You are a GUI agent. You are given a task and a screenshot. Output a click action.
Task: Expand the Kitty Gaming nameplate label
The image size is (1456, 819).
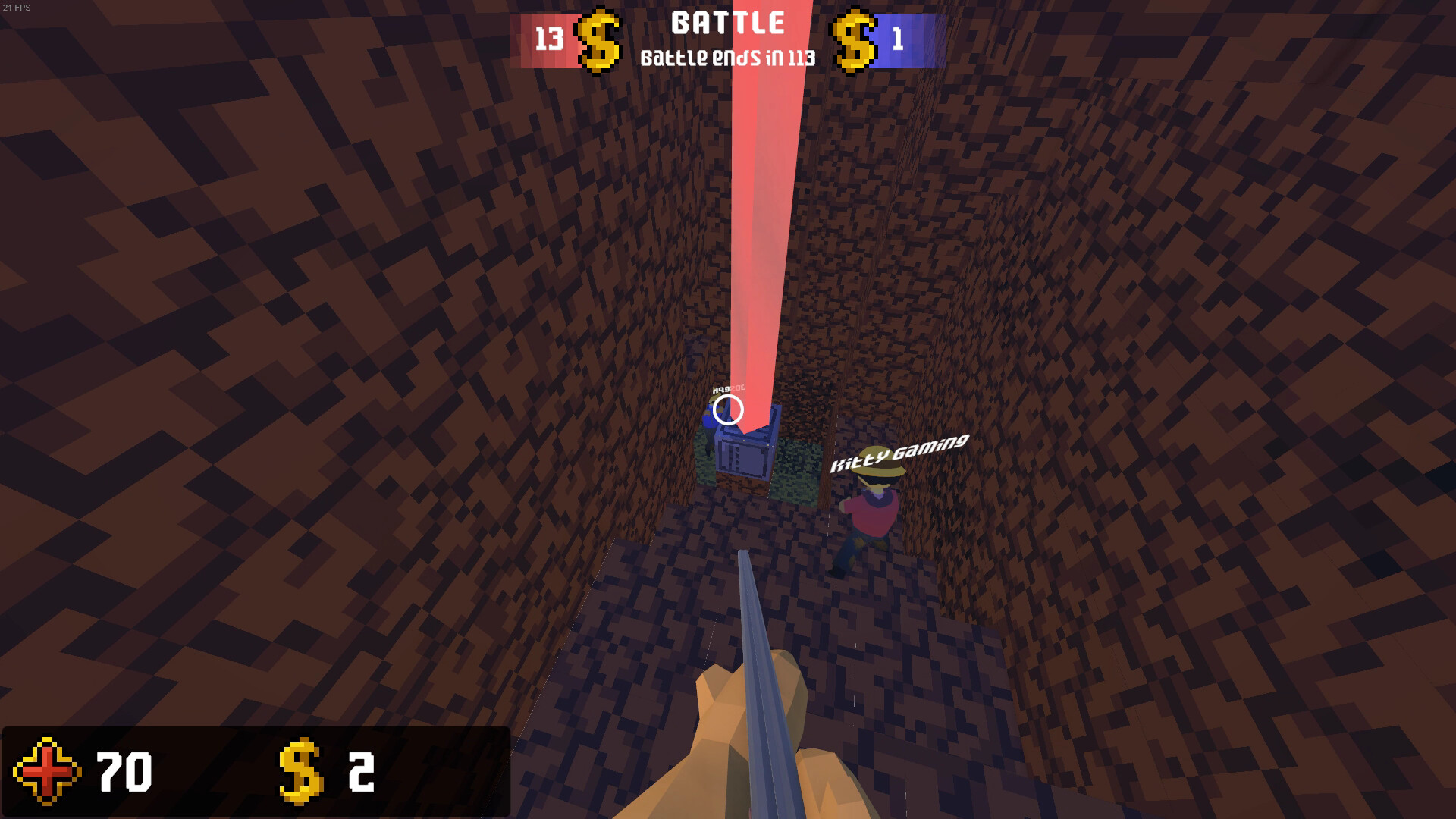(901, 453)
